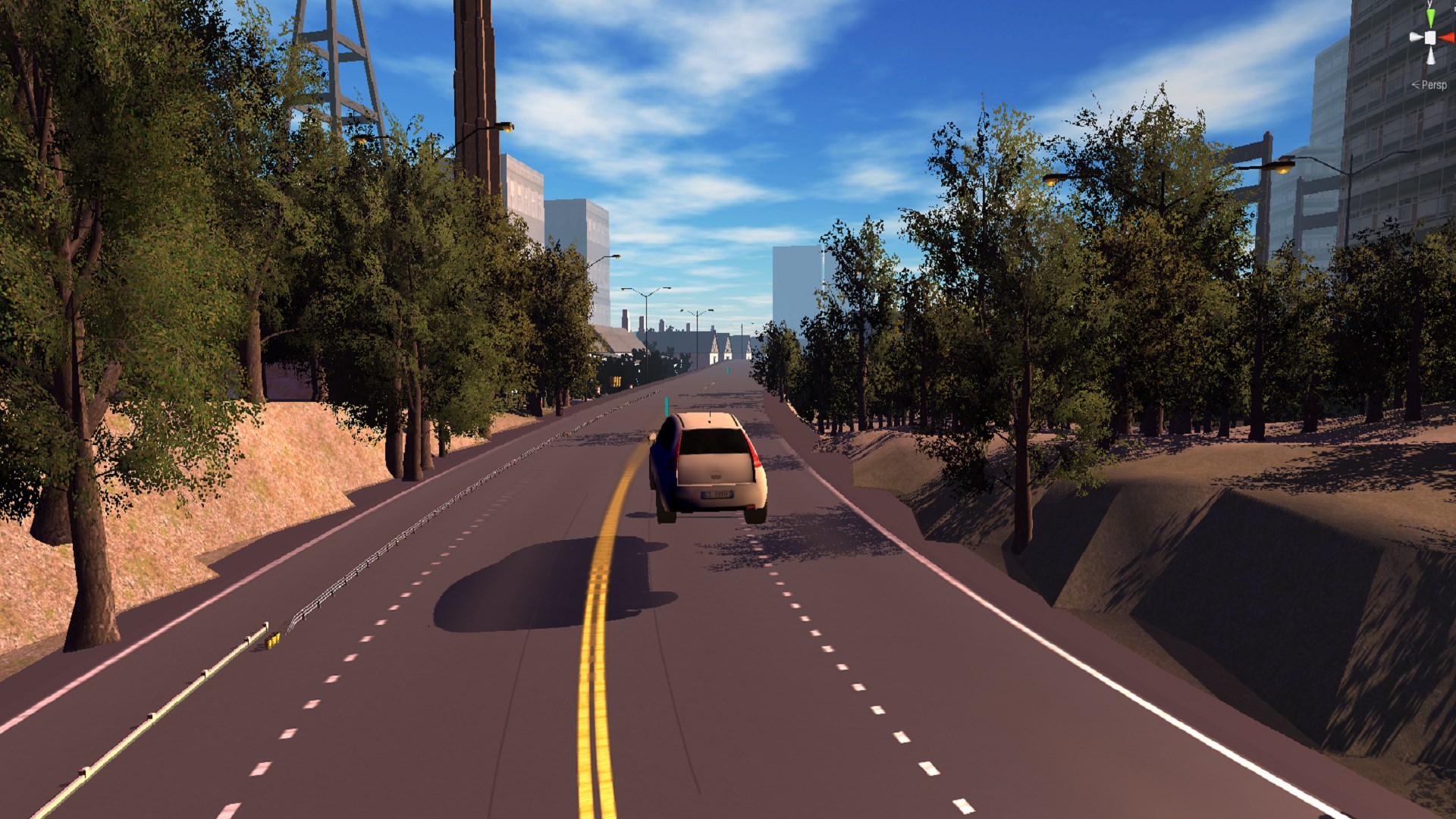
Task: Click the left white axis cone of the gizmo
Action: click(1416, 36)
